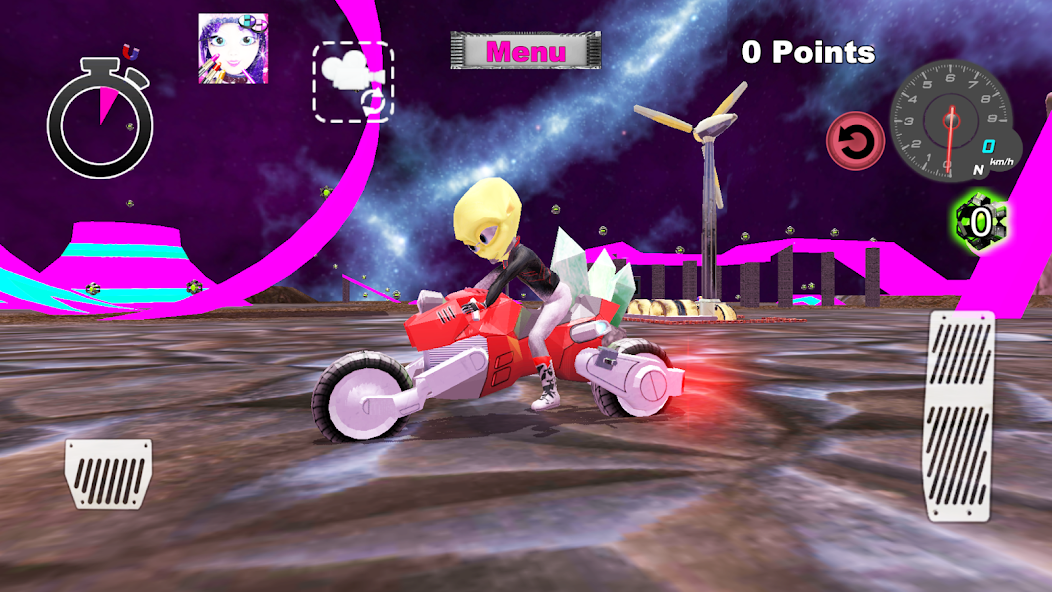Click the purple-haired girl avatar thumbnail

click(233, 48)
